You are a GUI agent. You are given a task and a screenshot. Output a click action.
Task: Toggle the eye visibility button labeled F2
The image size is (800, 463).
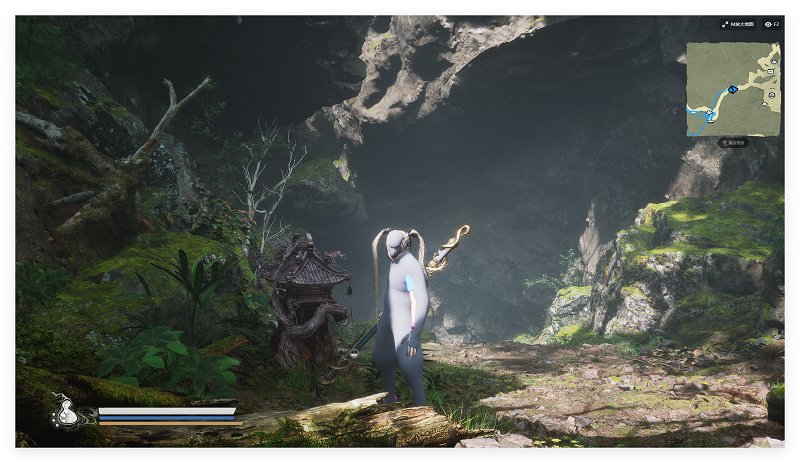(771, 24)
